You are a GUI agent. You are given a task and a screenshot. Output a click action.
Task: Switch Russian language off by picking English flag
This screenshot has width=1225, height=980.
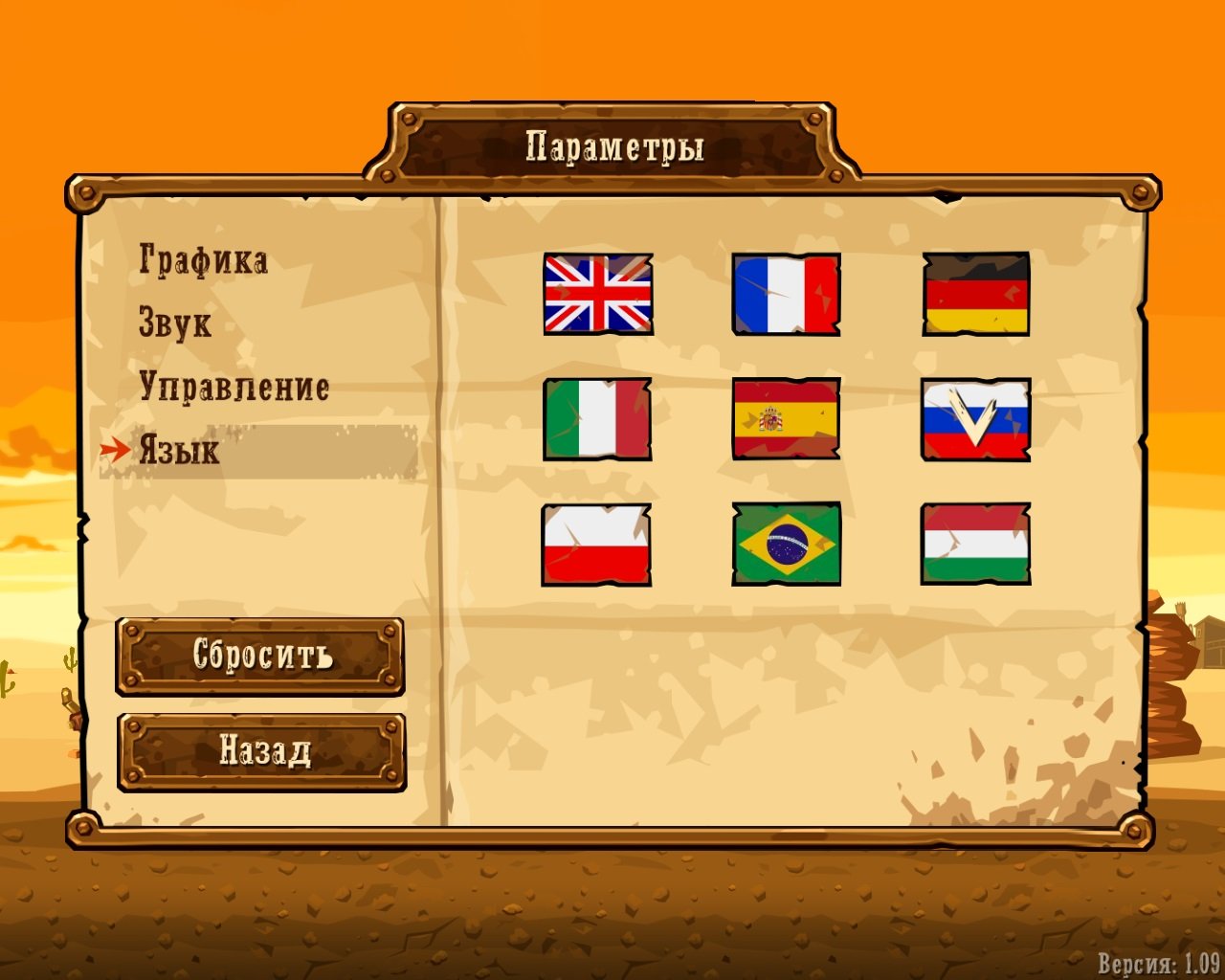click(x=597, y=296)
